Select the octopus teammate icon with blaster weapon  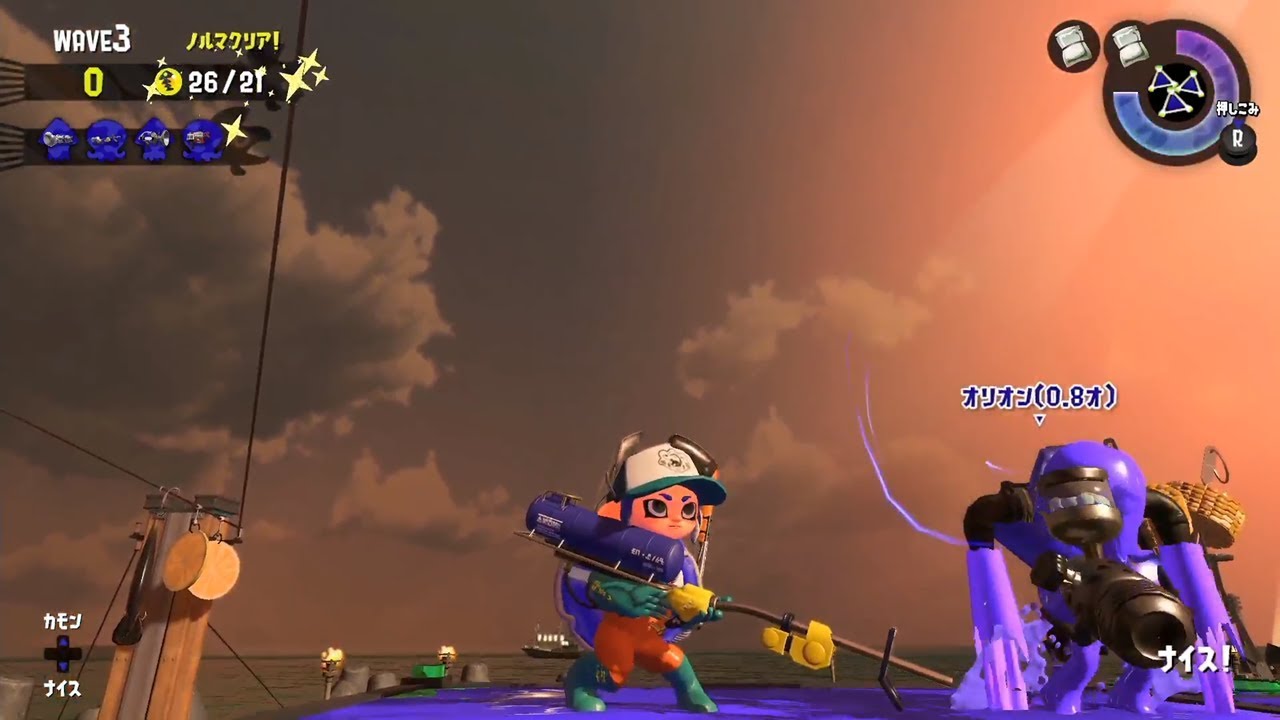point(198,140)
